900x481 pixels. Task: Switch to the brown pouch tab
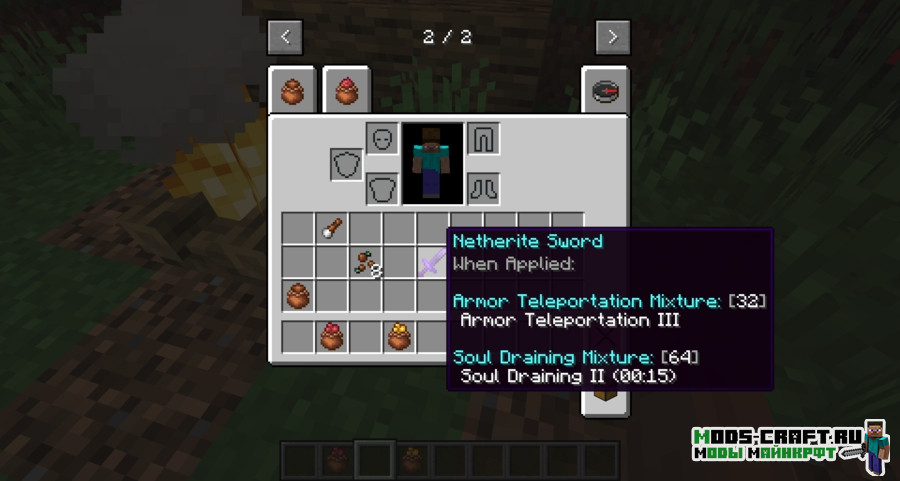[x=293, y=92]
